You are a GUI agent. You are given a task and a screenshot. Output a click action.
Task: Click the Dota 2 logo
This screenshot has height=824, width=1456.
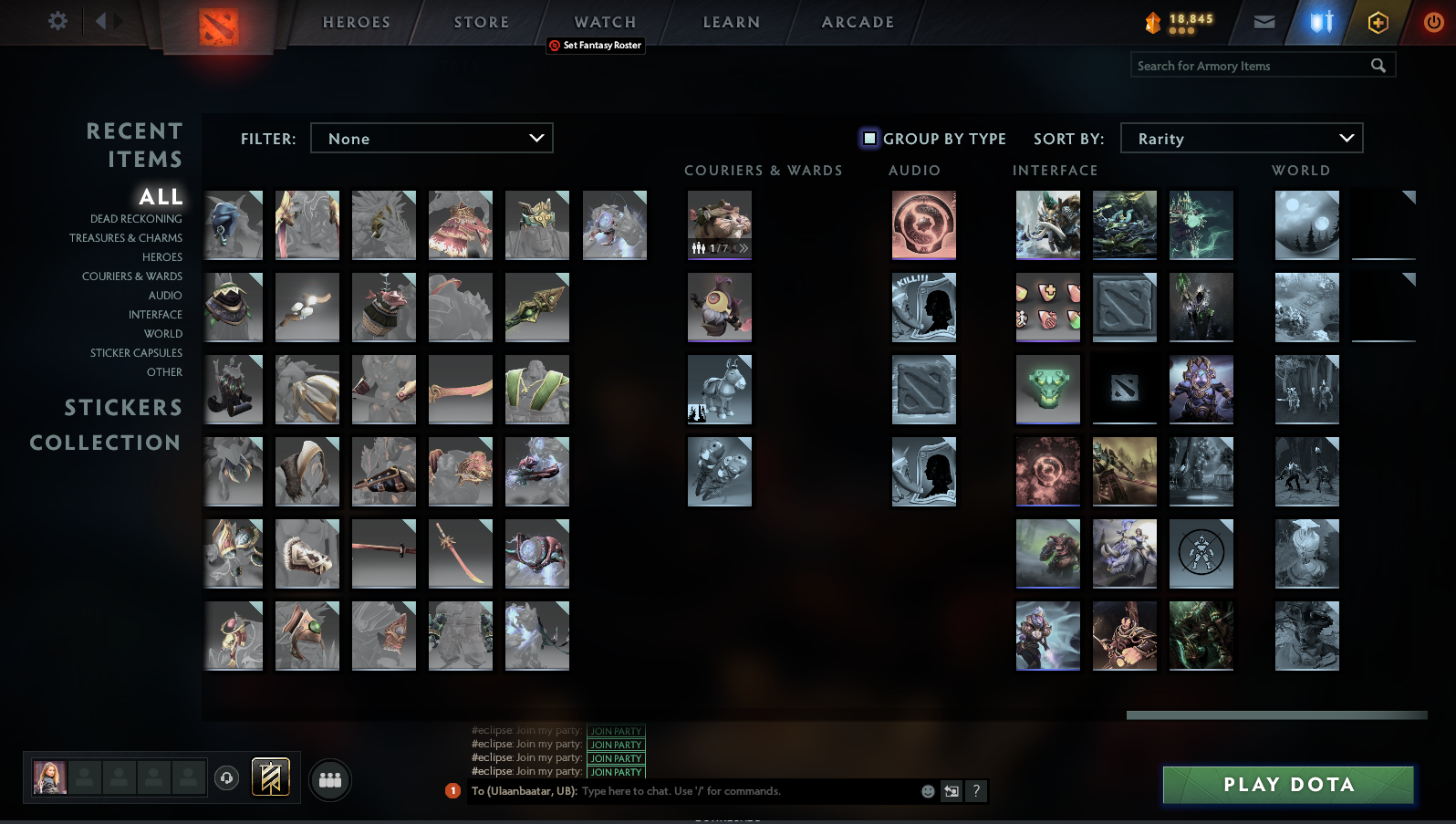pyautogui.click(x=219, y=26)
